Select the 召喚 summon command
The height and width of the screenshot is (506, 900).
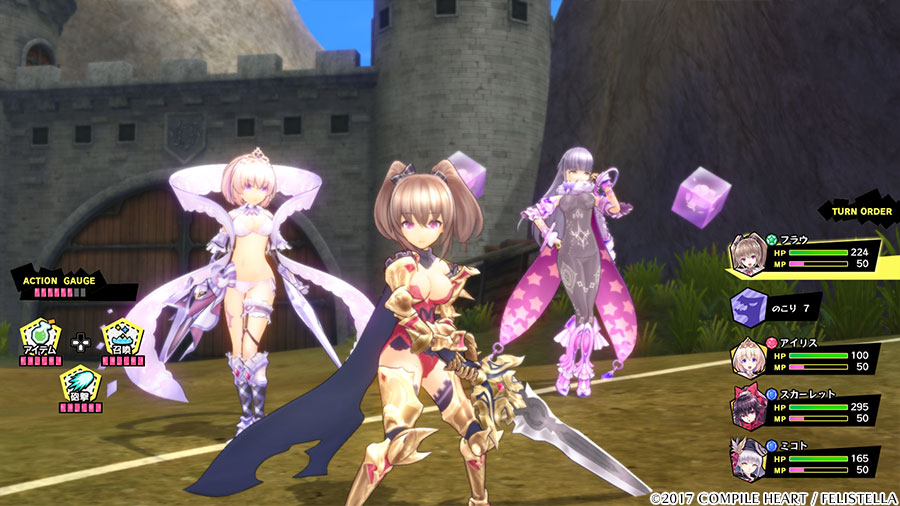pyautogui.click(x=120, y=337)
